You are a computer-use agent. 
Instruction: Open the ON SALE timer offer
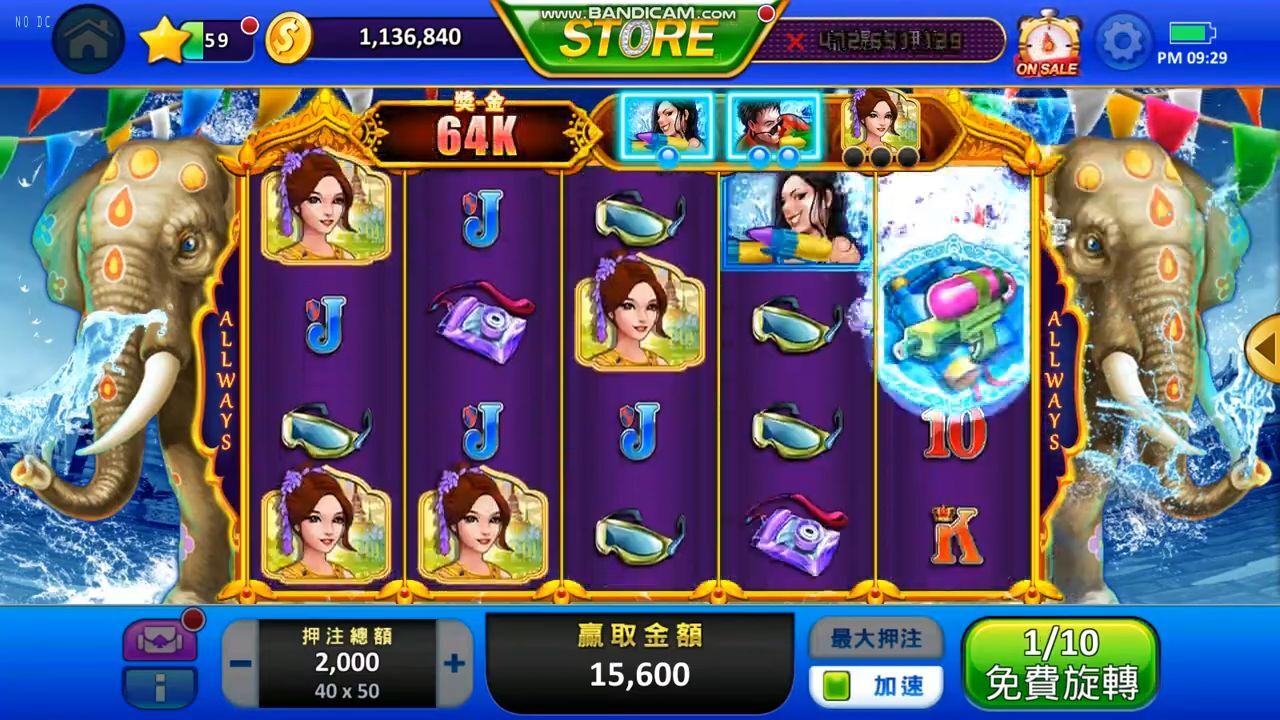[x=1047, y=43]
